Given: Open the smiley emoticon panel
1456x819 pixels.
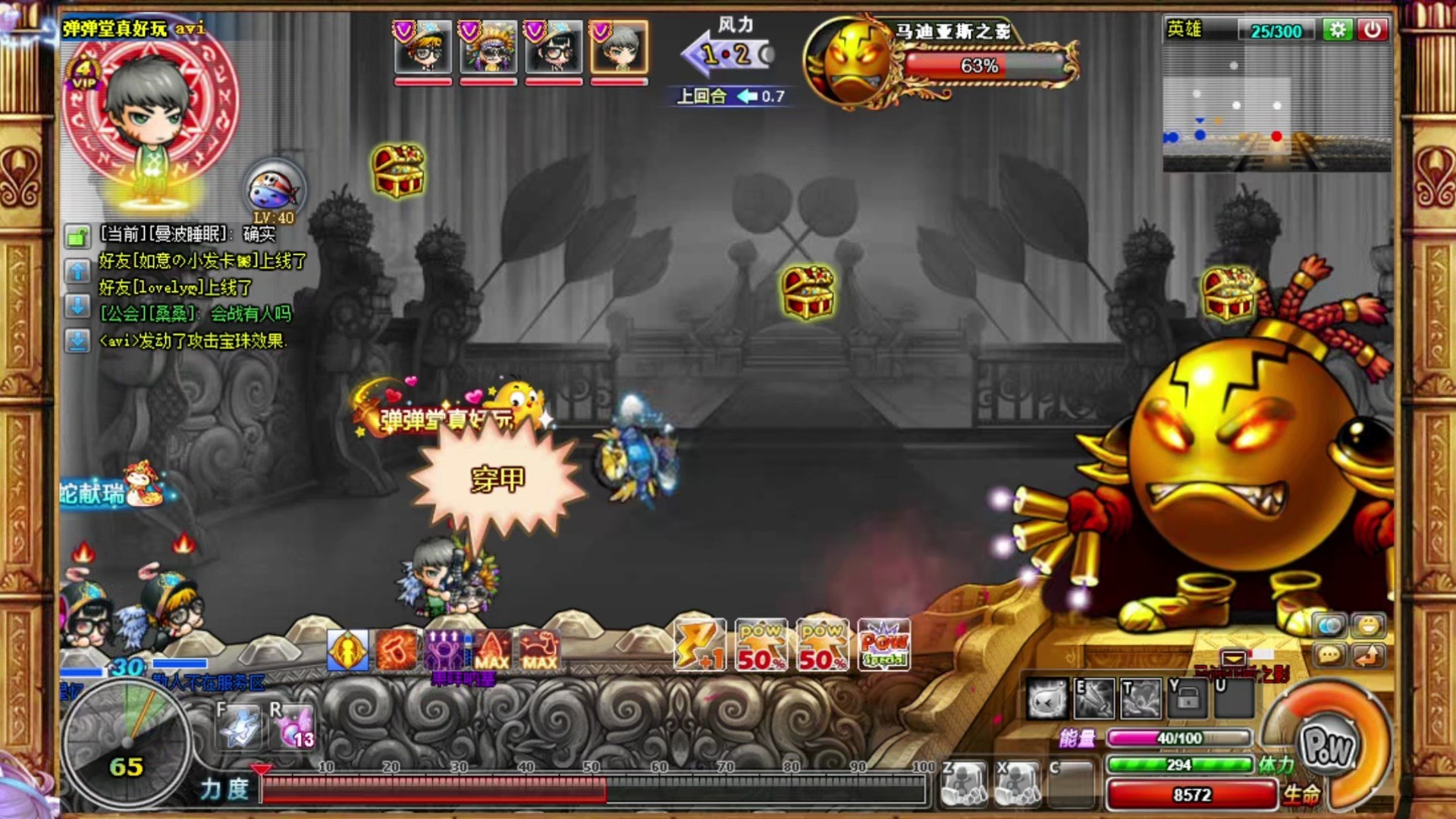Looking at the screenshot, I should click(1368, 626).
